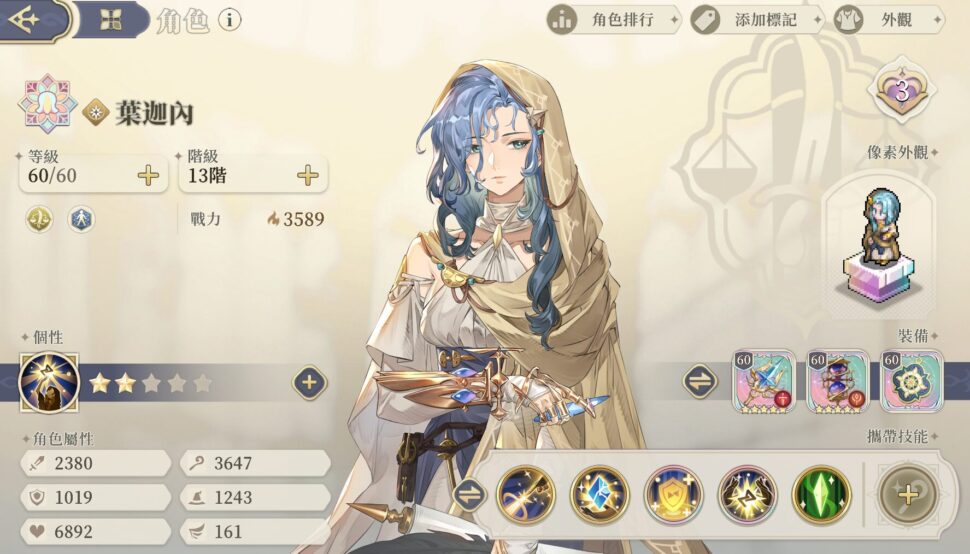The image size is (970, 554).
Task: Select the golden shield skill icon
Action: (673, 495)
